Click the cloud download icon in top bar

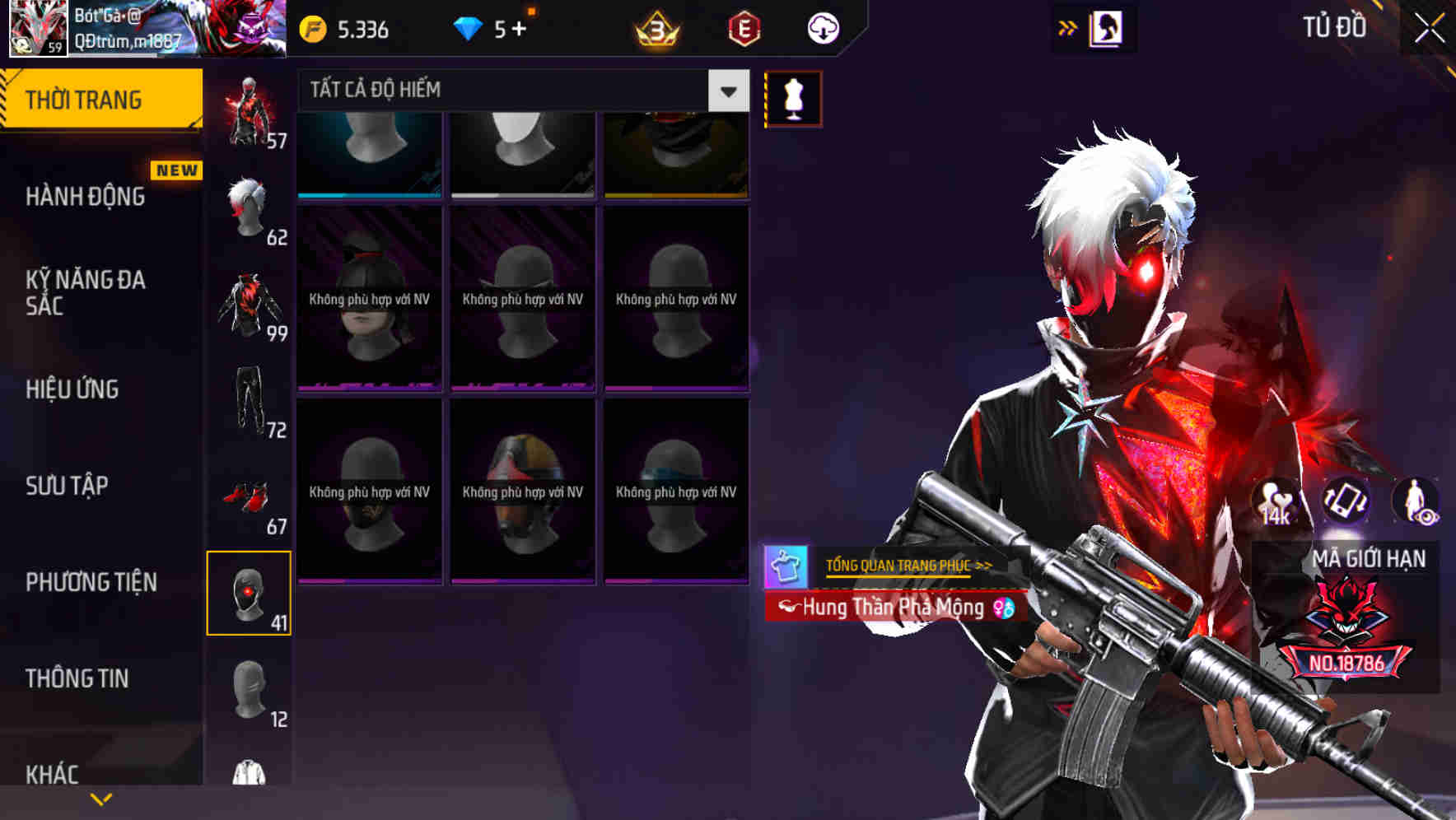[823, 30]
